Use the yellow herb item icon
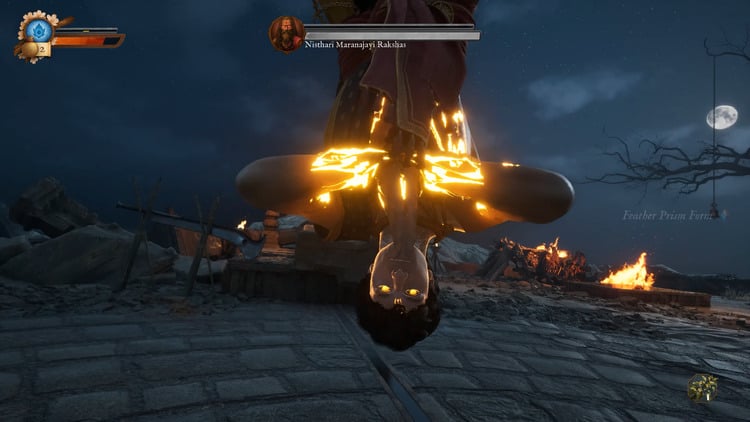This screenshot has height=422, width=750. coord(702,387)
